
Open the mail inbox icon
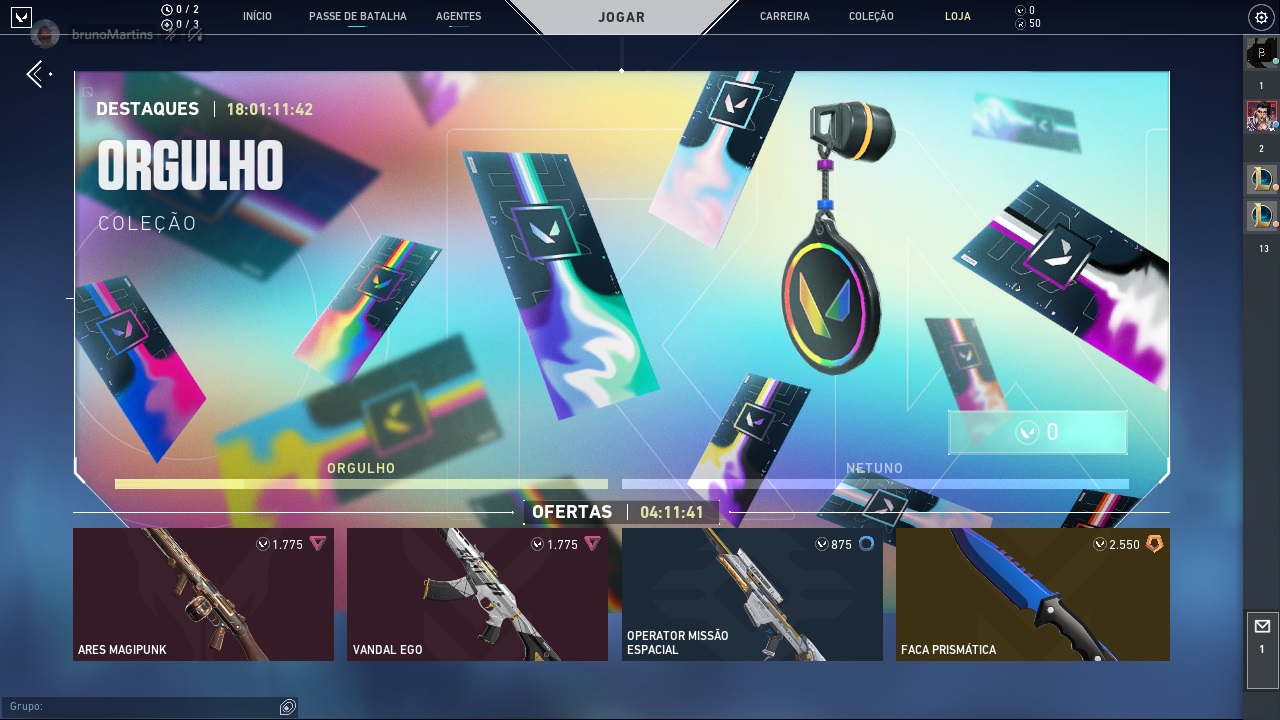pyautogui.click(x=1262, y=627)
